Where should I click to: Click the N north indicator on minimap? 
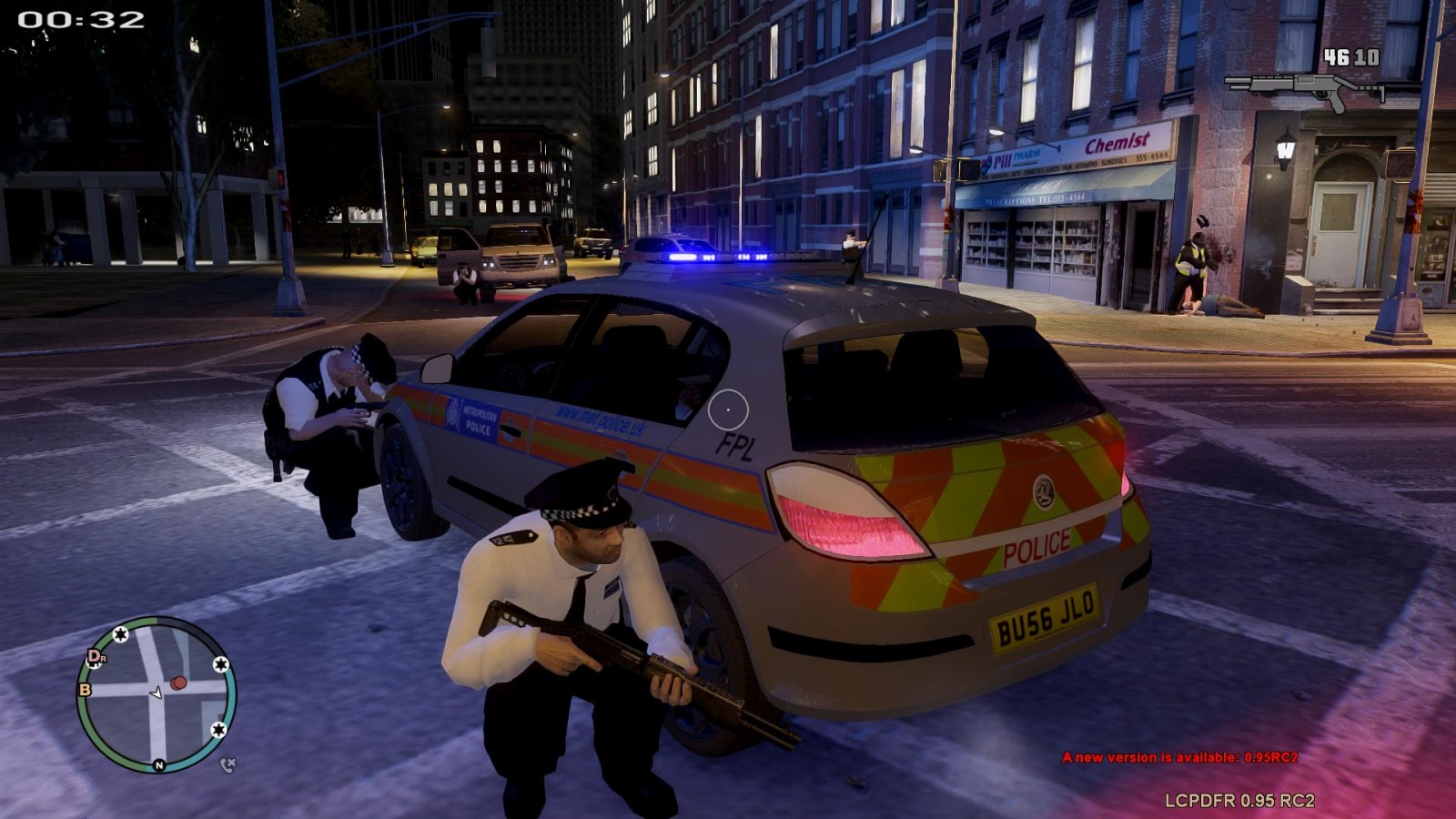click(159, 765)
